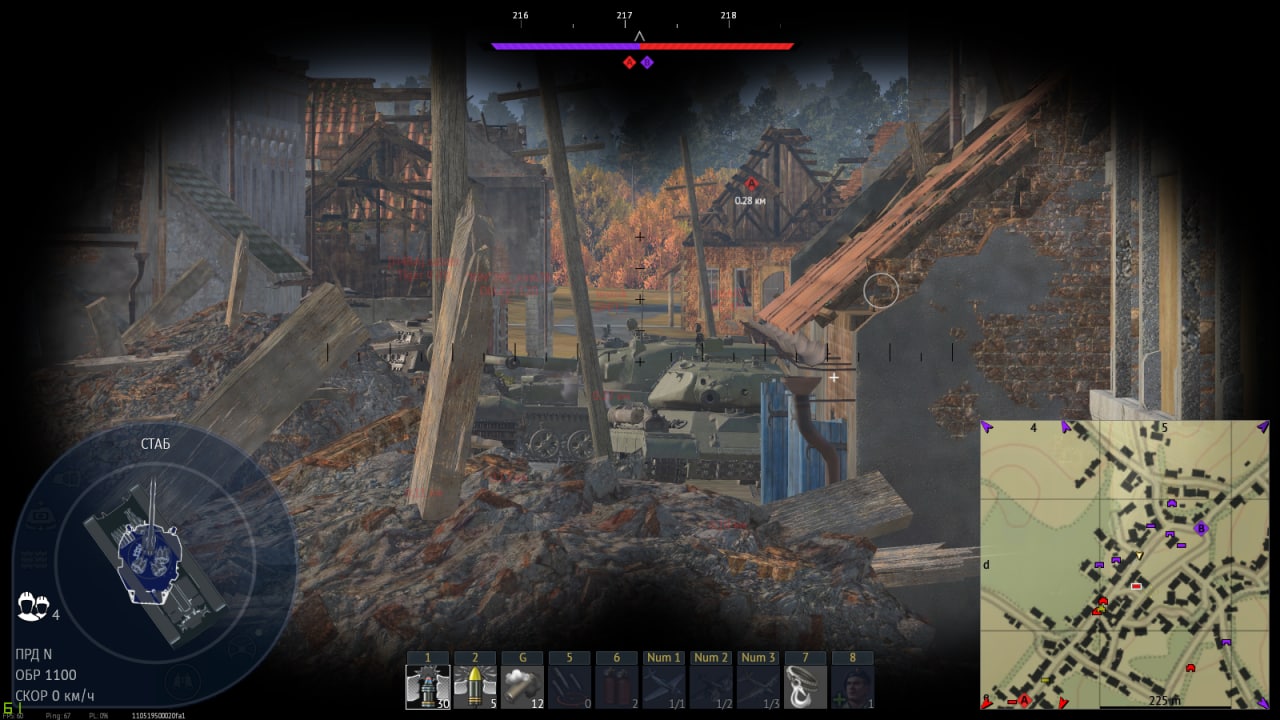
Task: Select the armor-piercing shell in slot 1
Action: pyautogui.click(x=427, y=687)
